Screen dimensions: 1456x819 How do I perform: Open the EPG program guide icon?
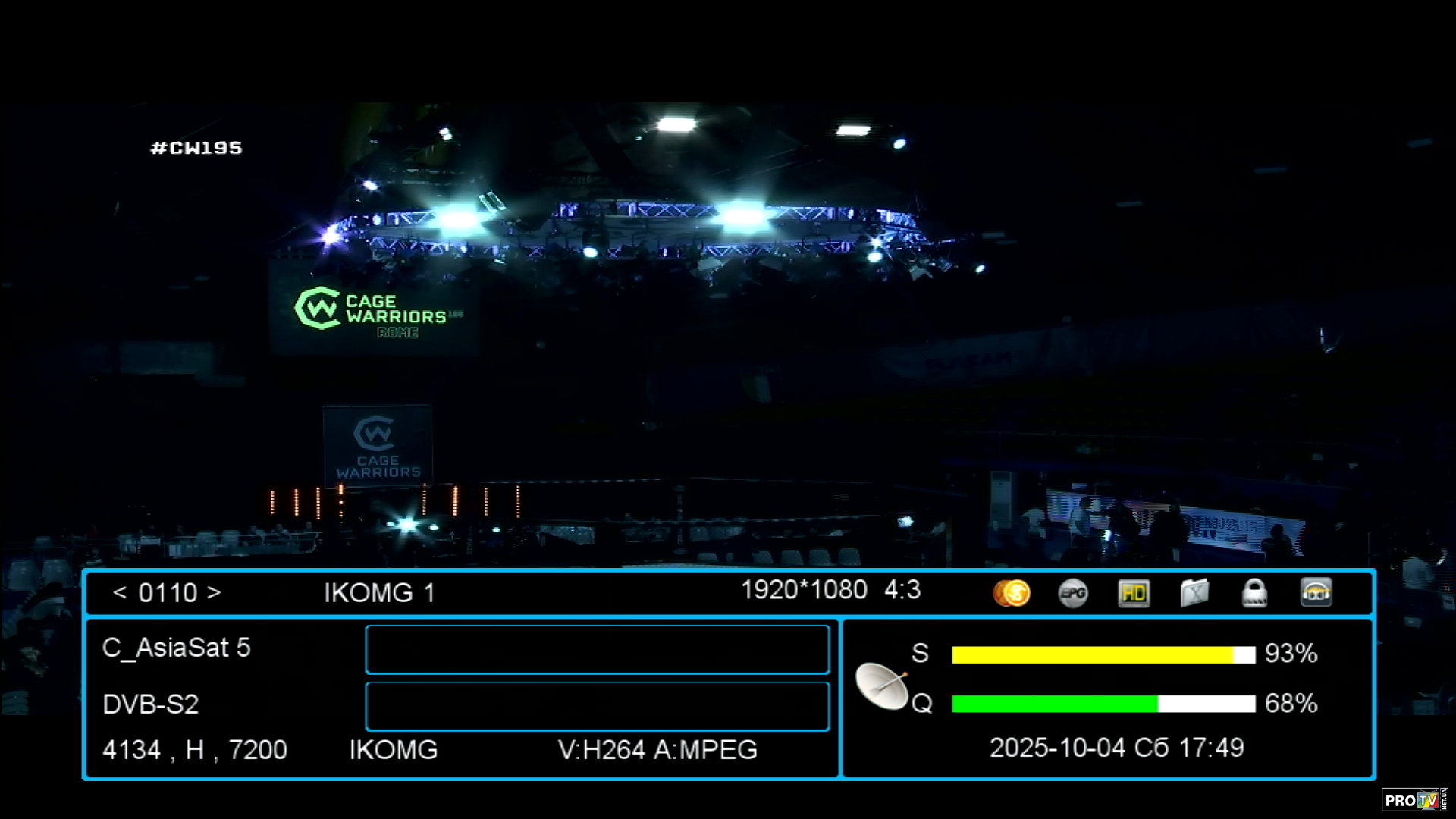(x=1073, y=593)
